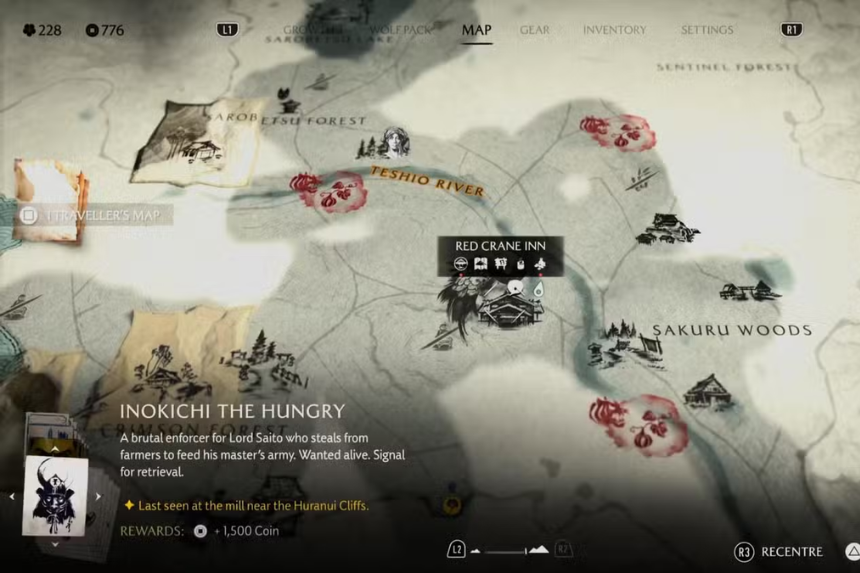The height and width of the screenshot is (573, 860).
Task: Go to the Settings tab
Action: point(707,30)
